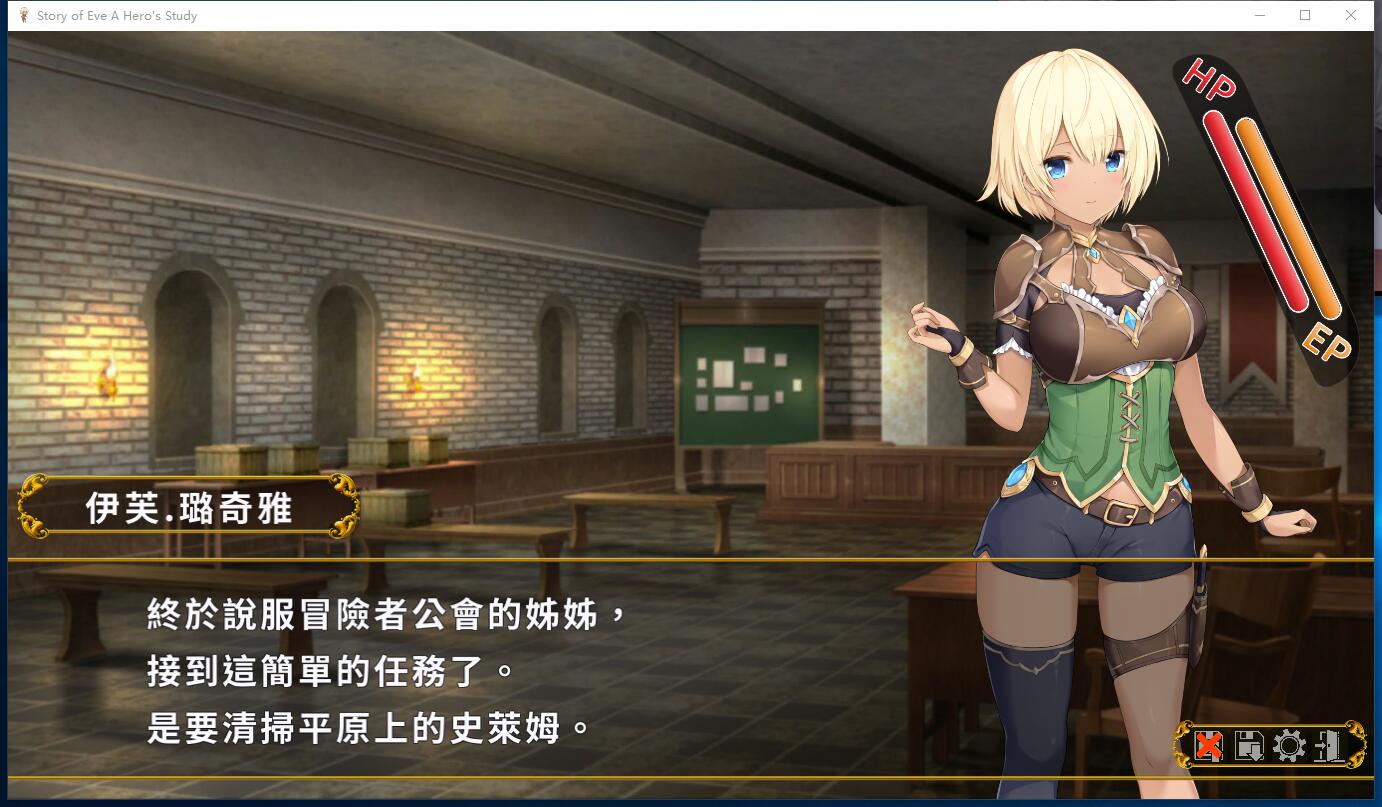Hide the dialogue window using the red X icon
Image resolution: width=1382 pixels, height=807 pixels.
1209,745
